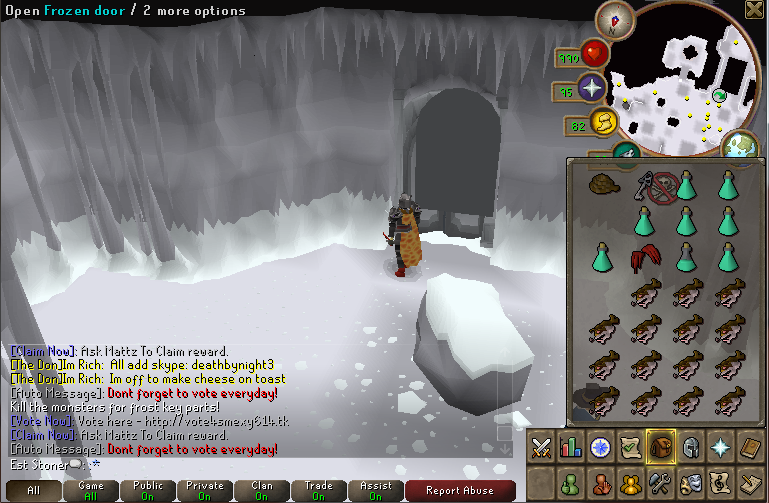Click the compass to face north
Image resolution: width=769 pixels, height=503 pixels.
click(615, 18)
